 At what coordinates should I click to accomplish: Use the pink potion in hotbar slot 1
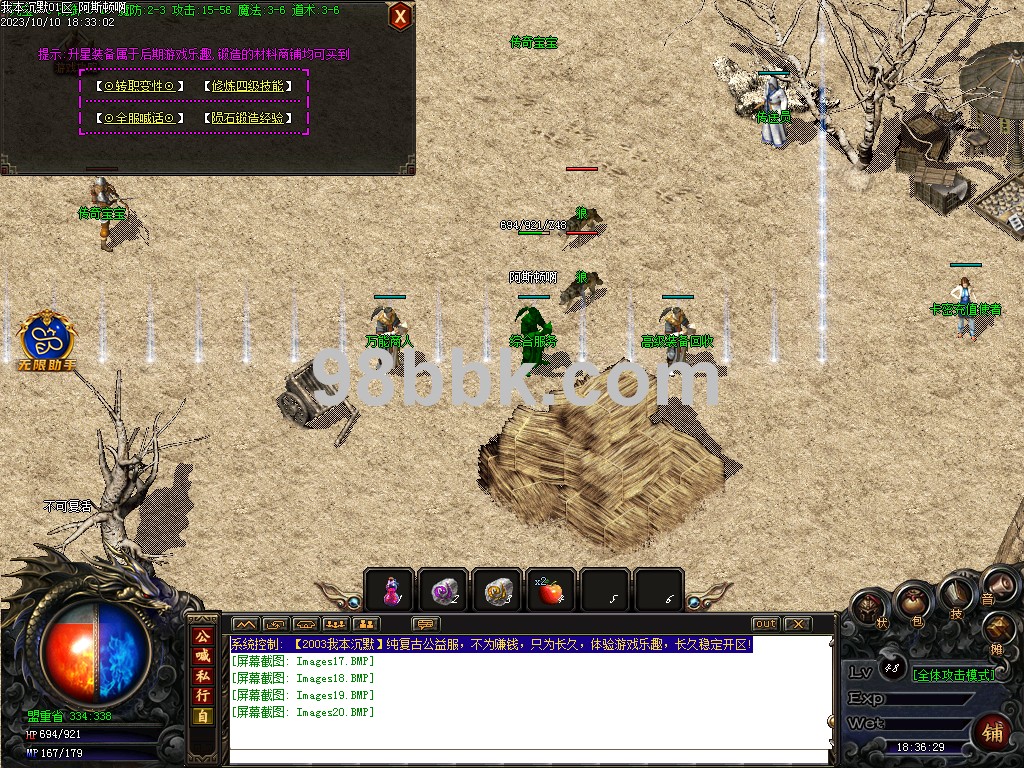pyautogui.click(x=389, y=590)
